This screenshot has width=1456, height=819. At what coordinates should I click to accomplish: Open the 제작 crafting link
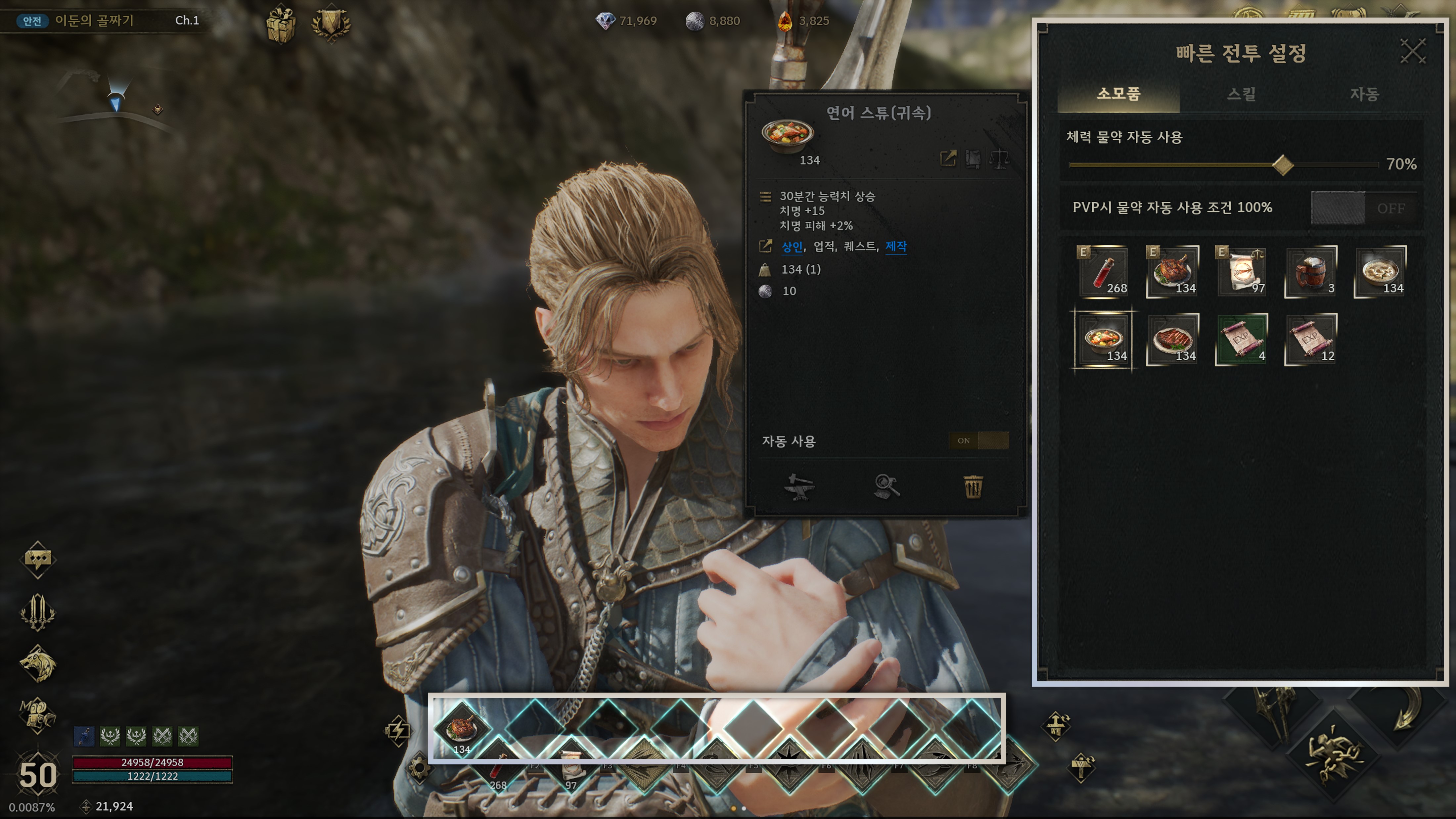896,247
